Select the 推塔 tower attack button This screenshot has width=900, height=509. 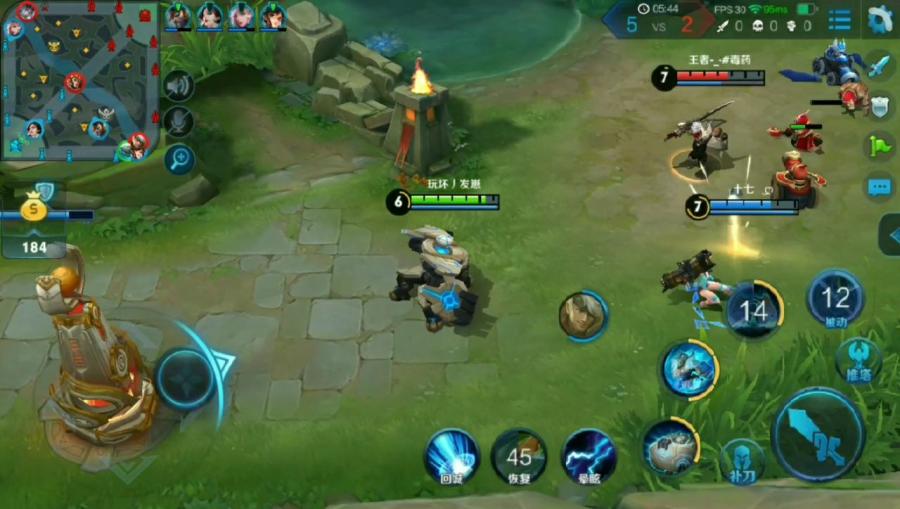click(x=858, y=360)
